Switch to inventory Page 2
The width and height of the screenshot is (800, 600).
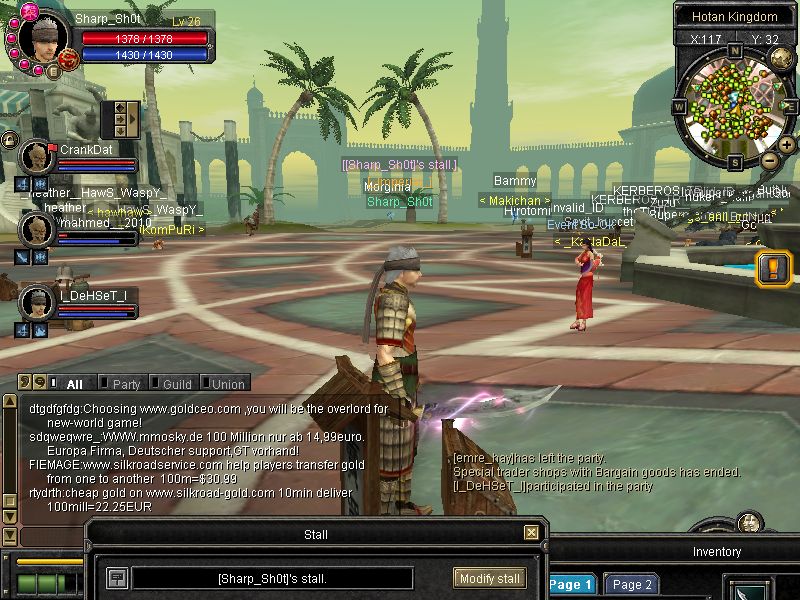pos(632,585)
